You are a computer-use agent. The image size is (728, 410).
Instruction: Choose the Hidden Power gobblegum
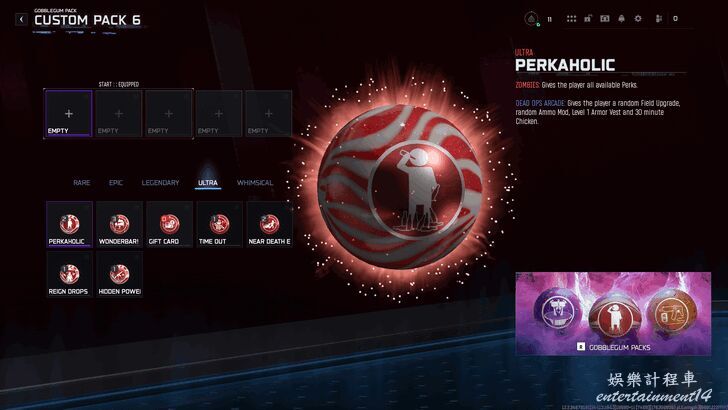[119, 274]
